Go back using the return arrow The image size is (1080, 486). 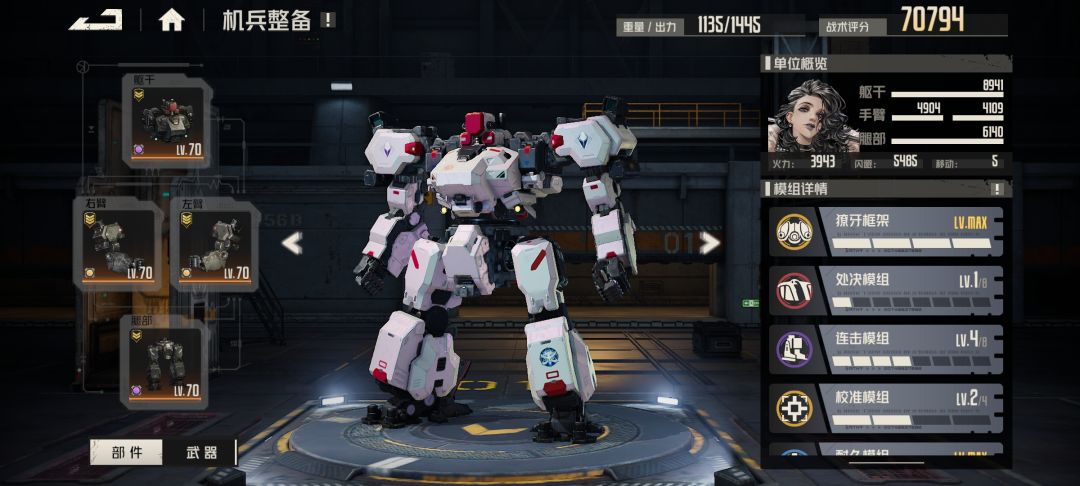pos(95,19)
